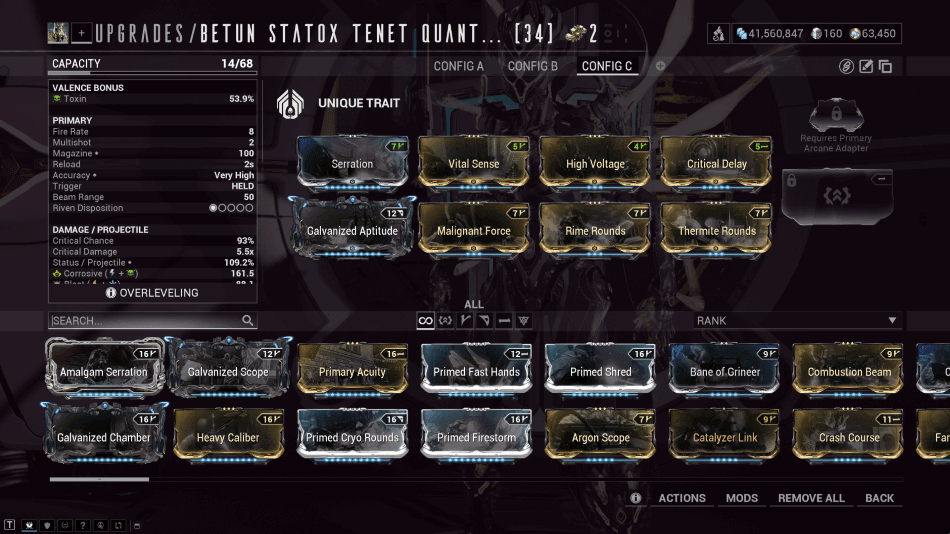Image resolution: width=950 pixels, height=534 pixels.
Task: Select the locked Primary Arcane Adapter slot
Action: click(836, 196)
